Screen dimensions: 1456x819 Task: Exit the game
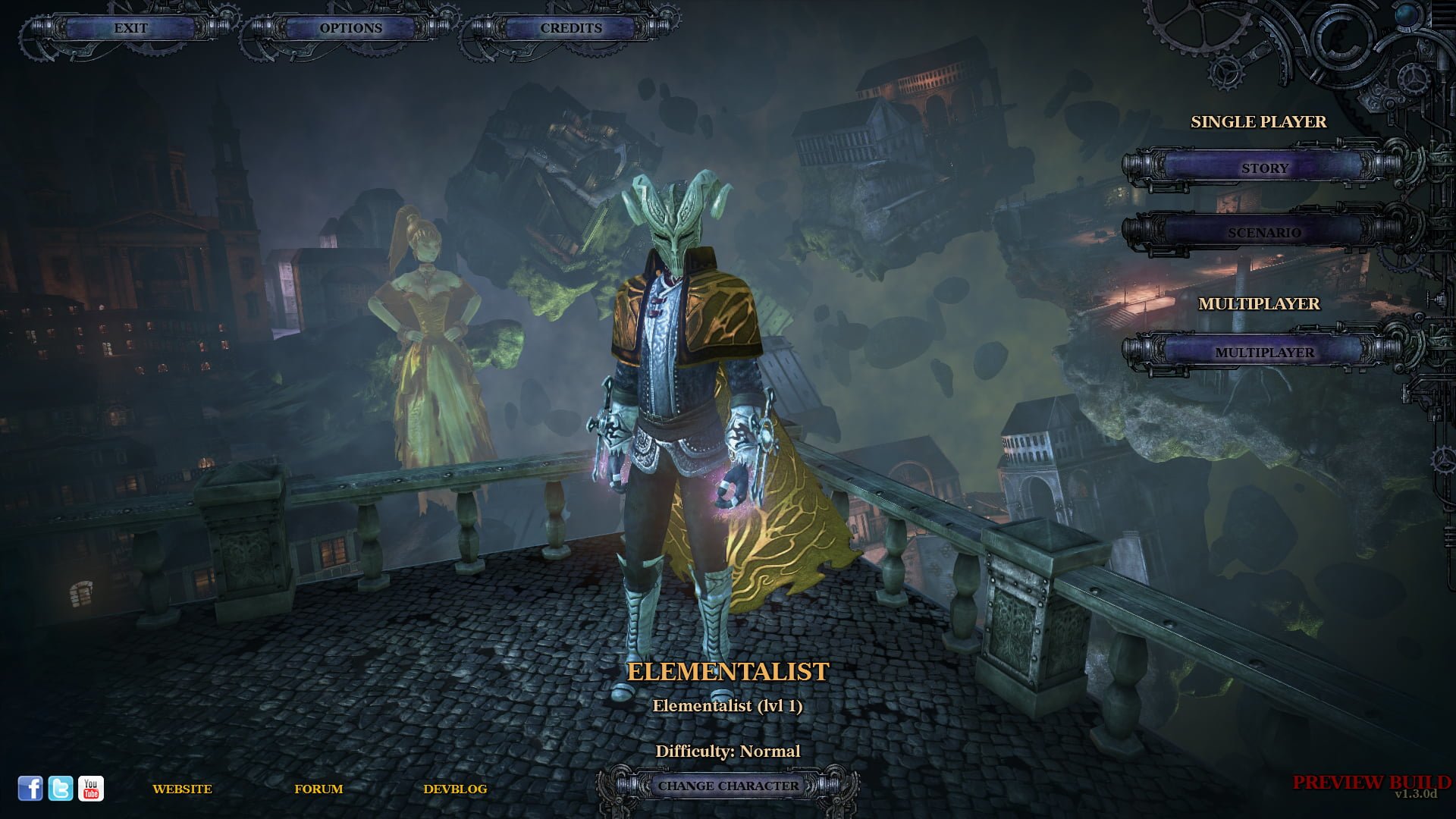point(130,28)
